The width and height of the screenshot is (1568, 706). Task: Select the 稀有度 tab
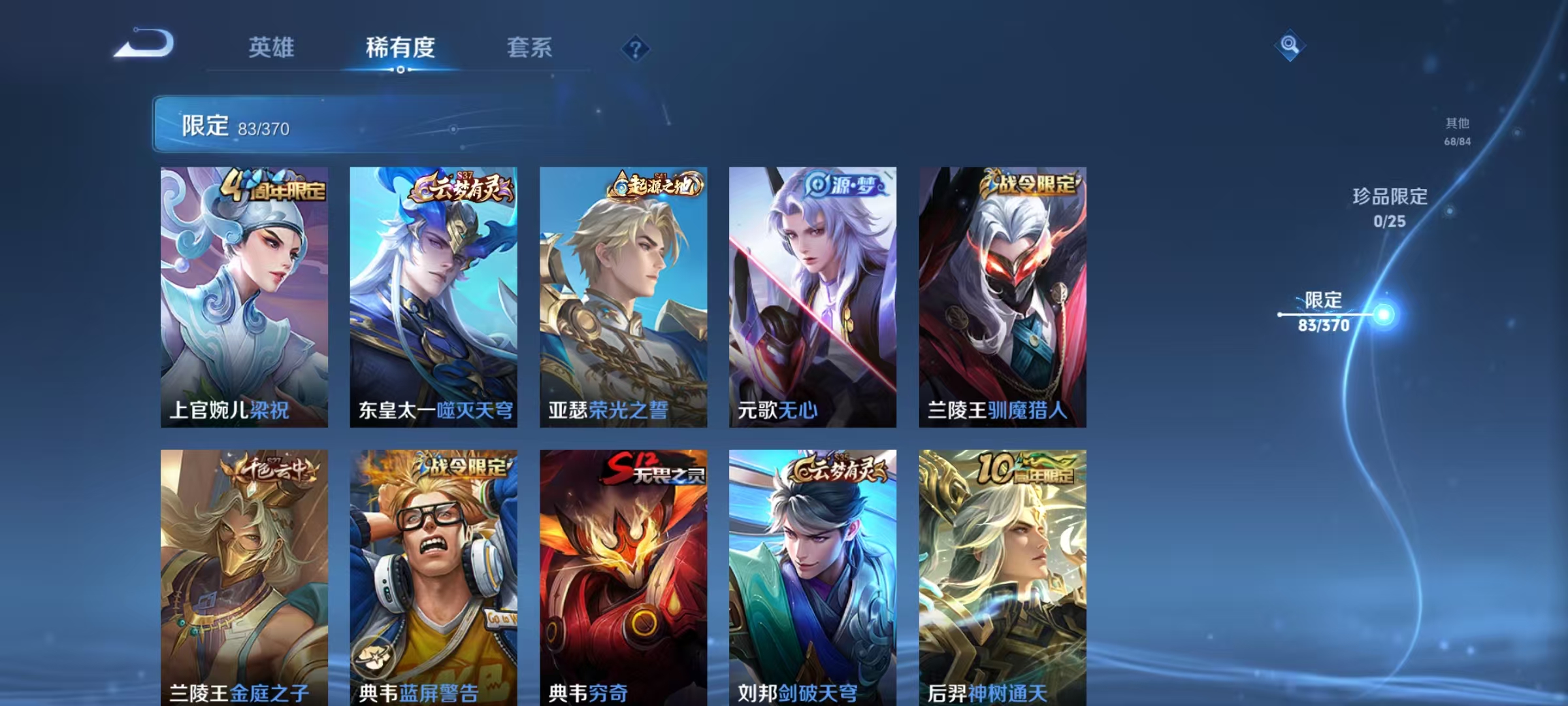click(x=400, y=48)
